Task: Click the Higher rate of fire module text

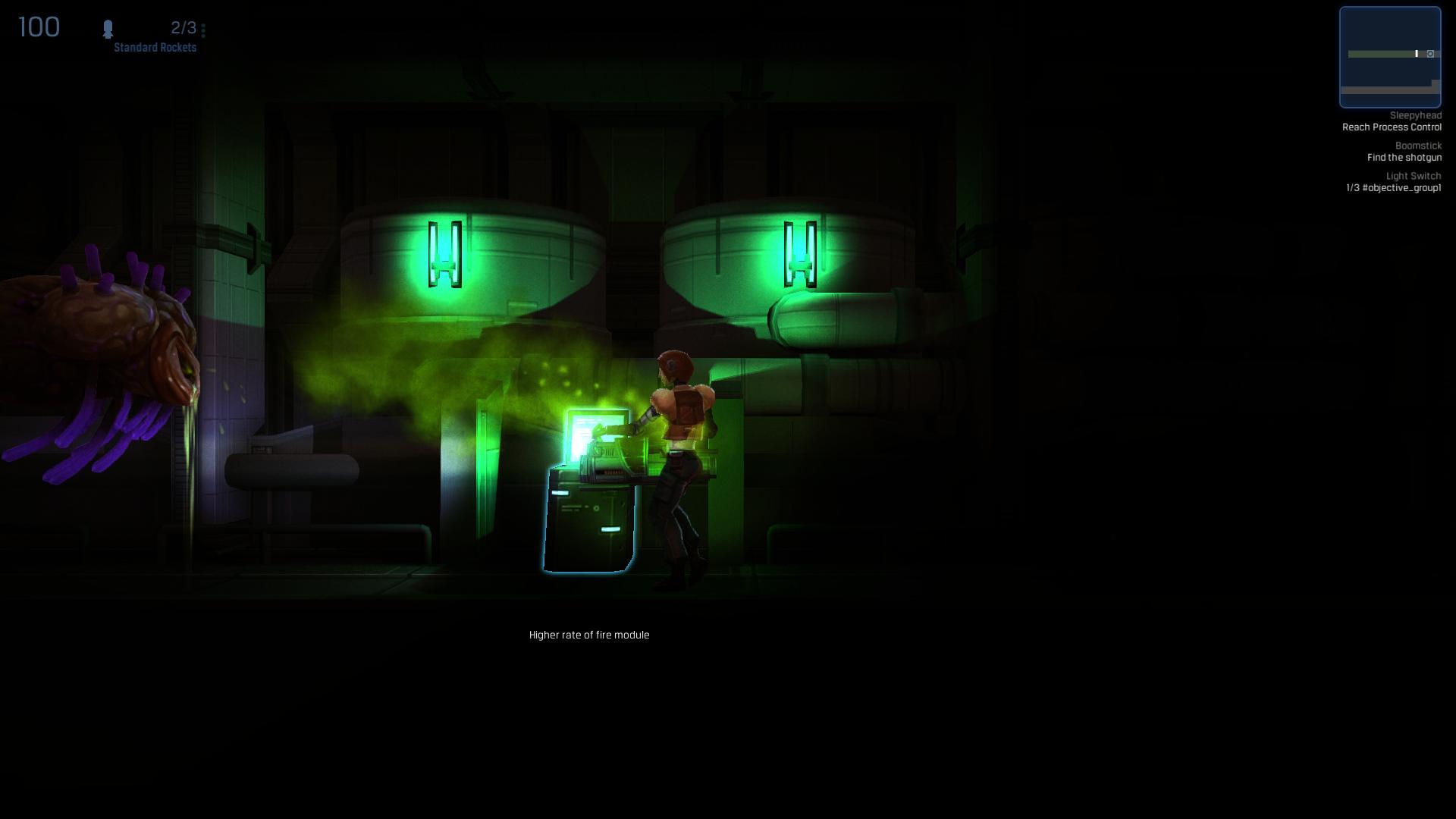Action: (589, 635)
